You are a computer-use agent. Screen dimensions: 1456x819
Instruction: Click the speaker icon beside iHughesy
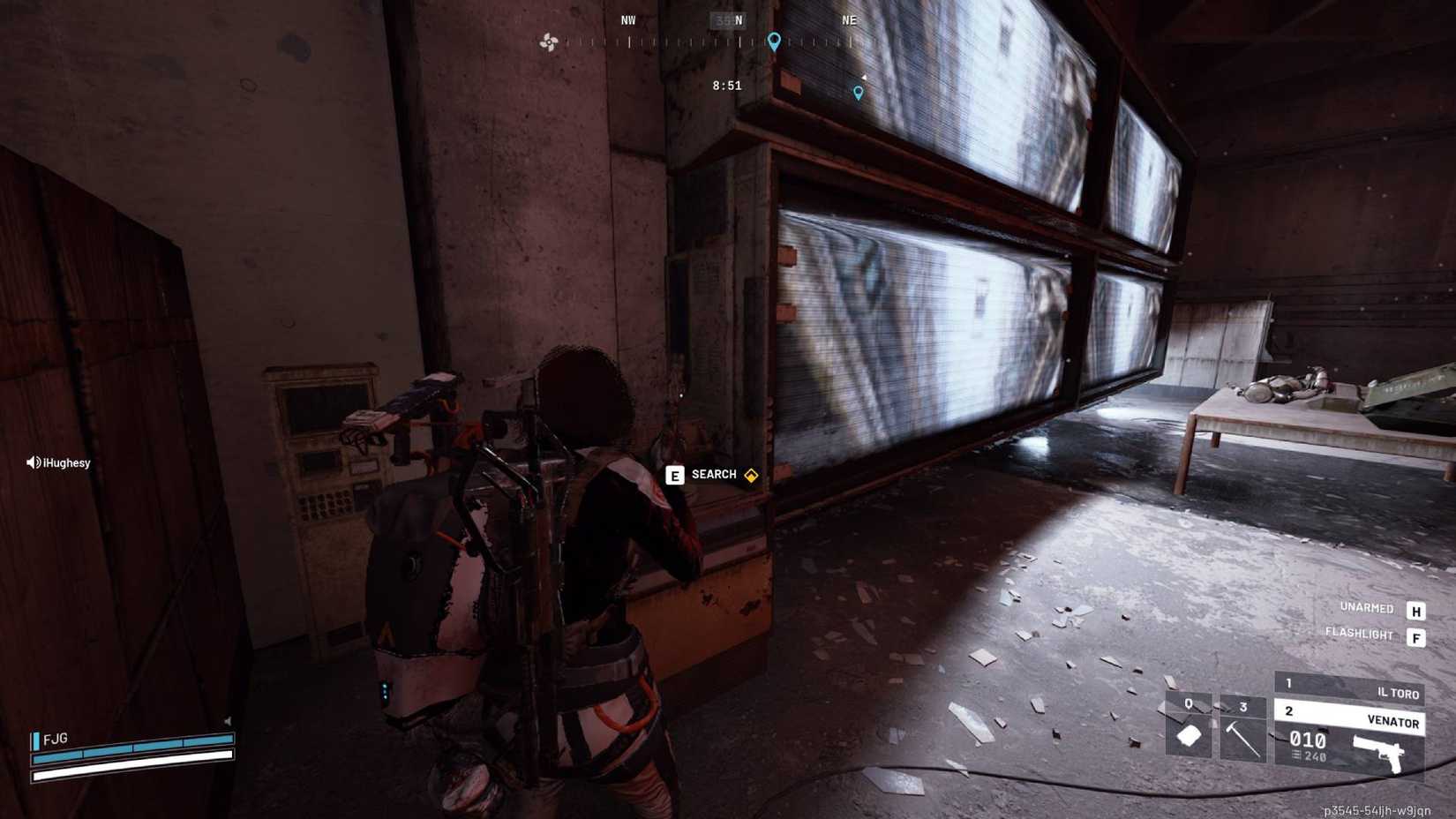pyautogui.click(x=33, y=462)
